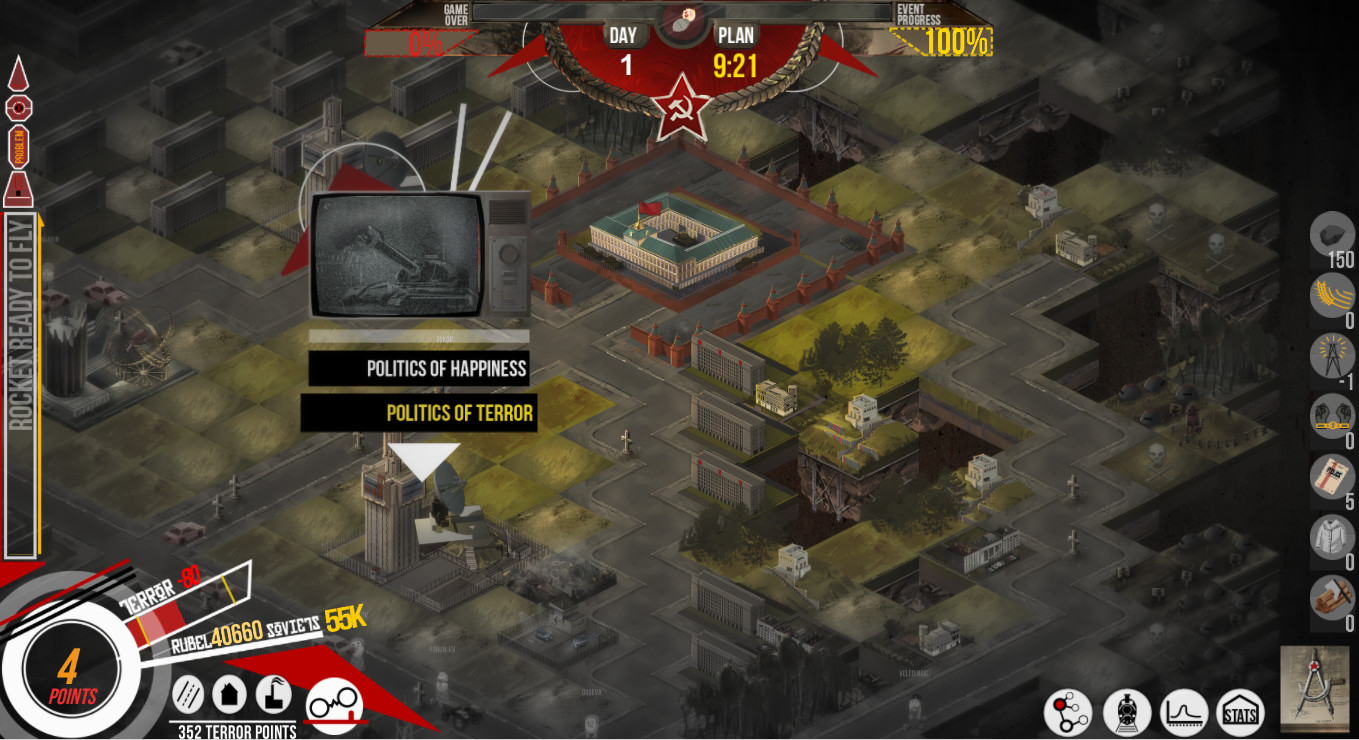
Task: Click the train transport icon
Action: click(x=1126, y=712)
